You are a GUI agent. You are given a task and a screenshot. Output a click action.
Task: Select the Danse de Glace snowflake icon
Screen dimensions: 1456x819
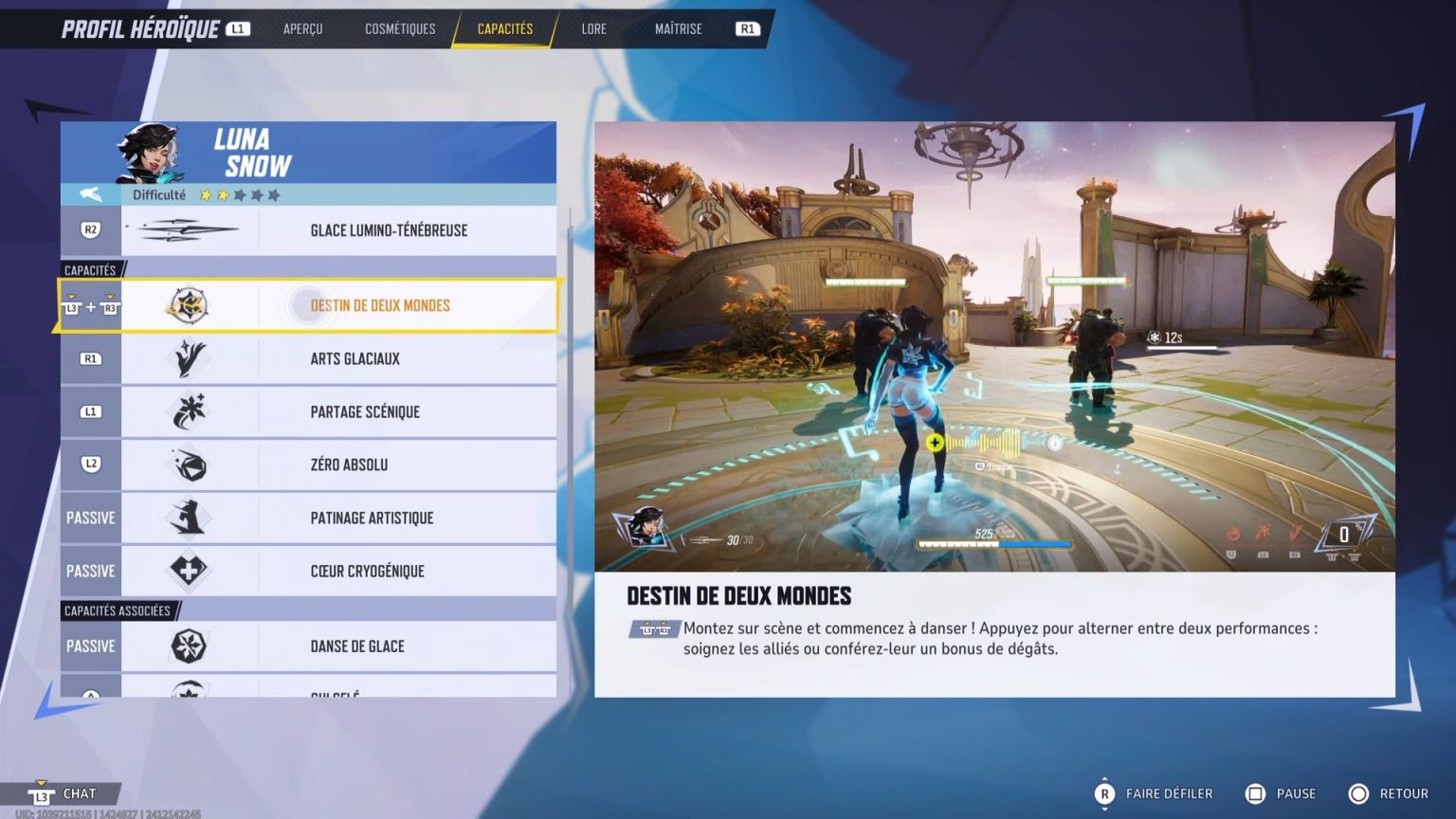tap(188, 646)
